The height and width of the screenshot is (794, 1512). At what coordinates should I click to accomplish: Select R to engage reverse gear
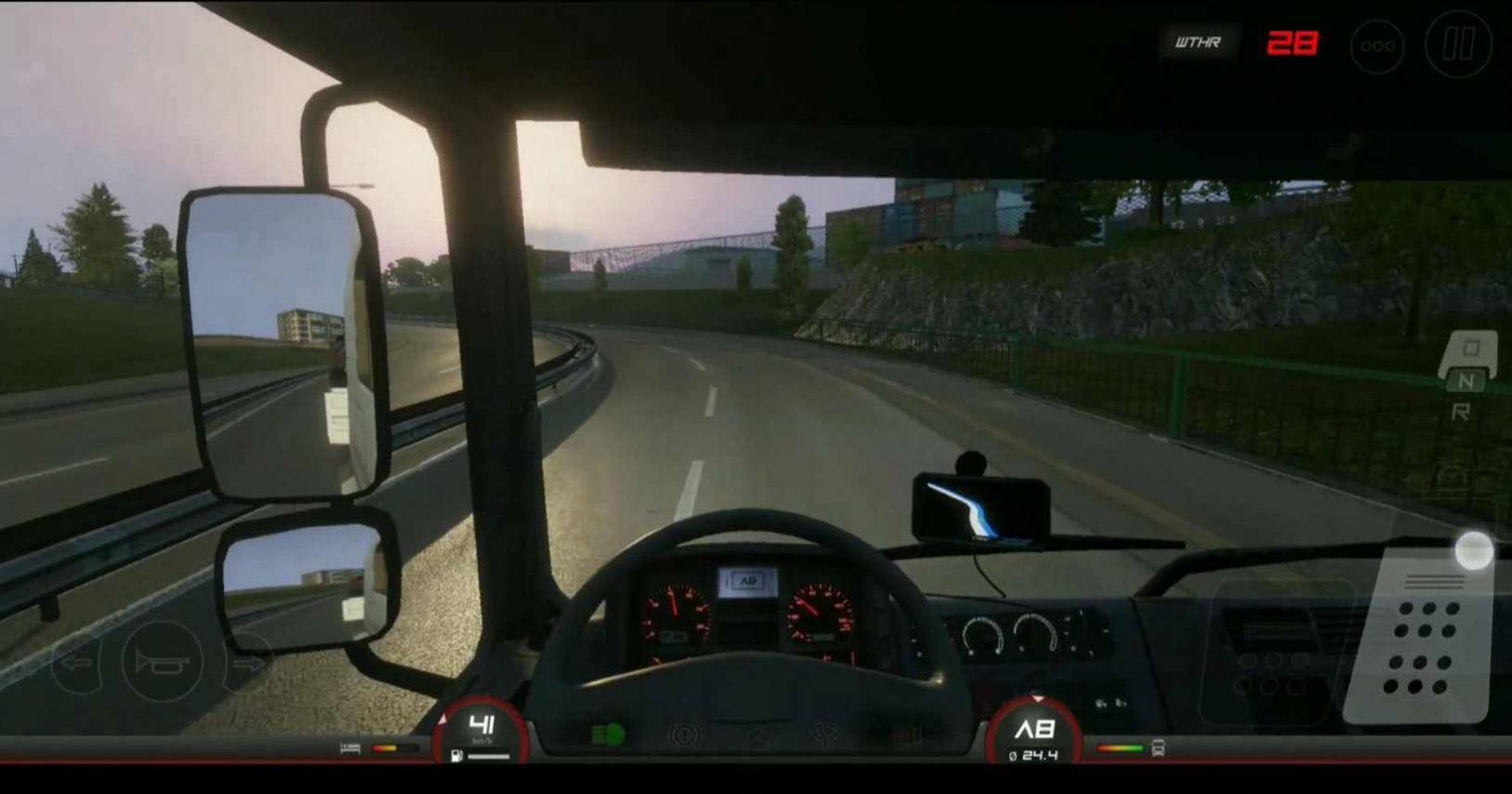[1462, 410]
